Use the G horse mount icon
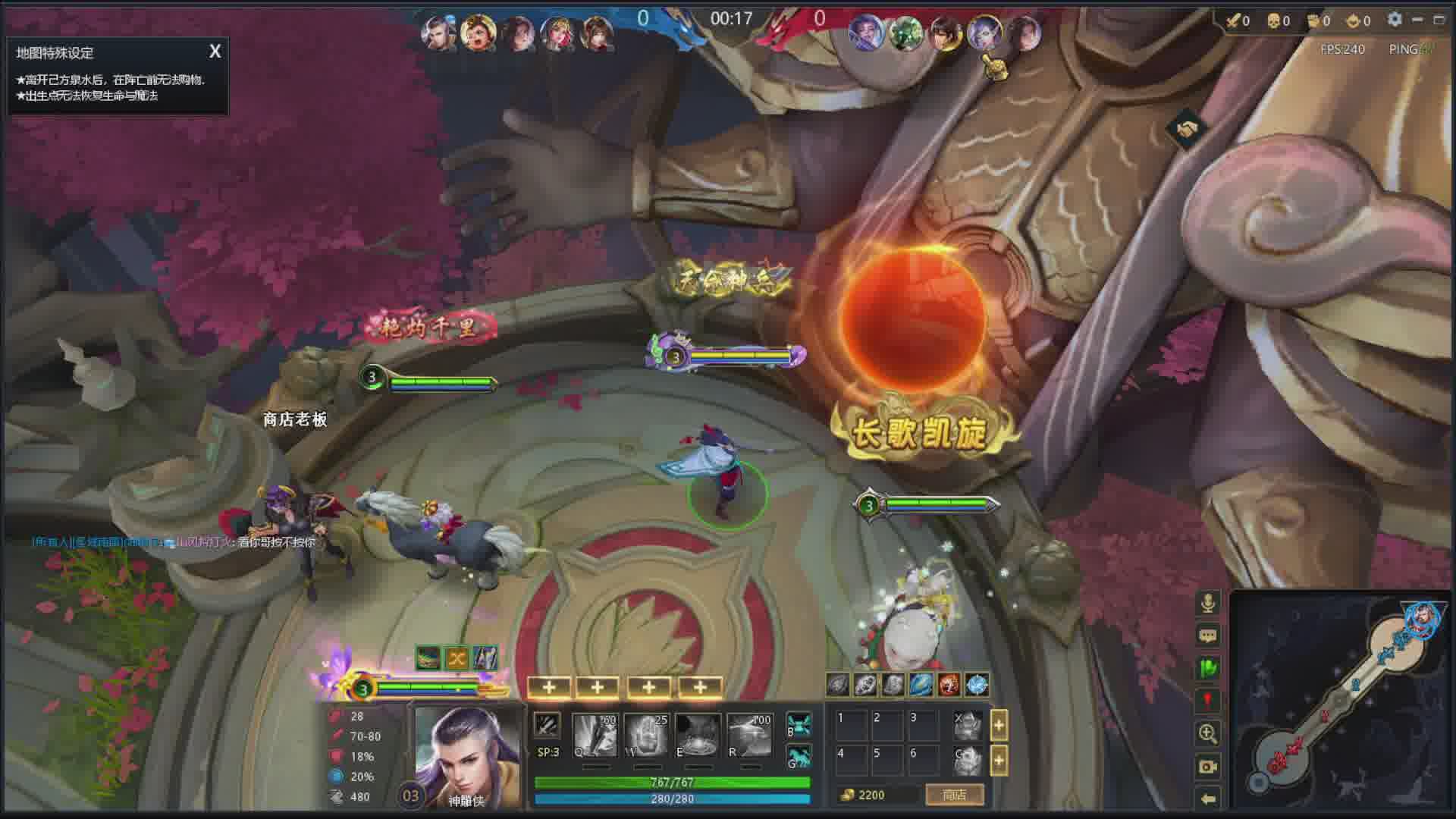Screen dimensions: 1456x819 point(799,758)
